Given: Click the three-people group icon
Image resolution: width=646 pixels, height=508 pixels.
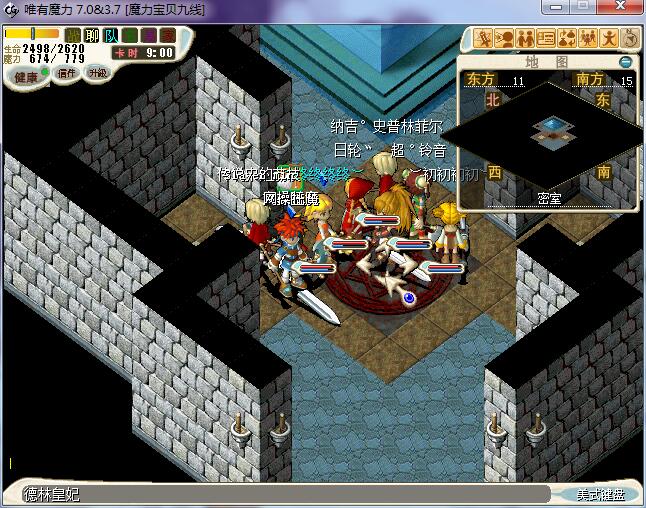Looking at the screenshot, I should coord(588,39).
